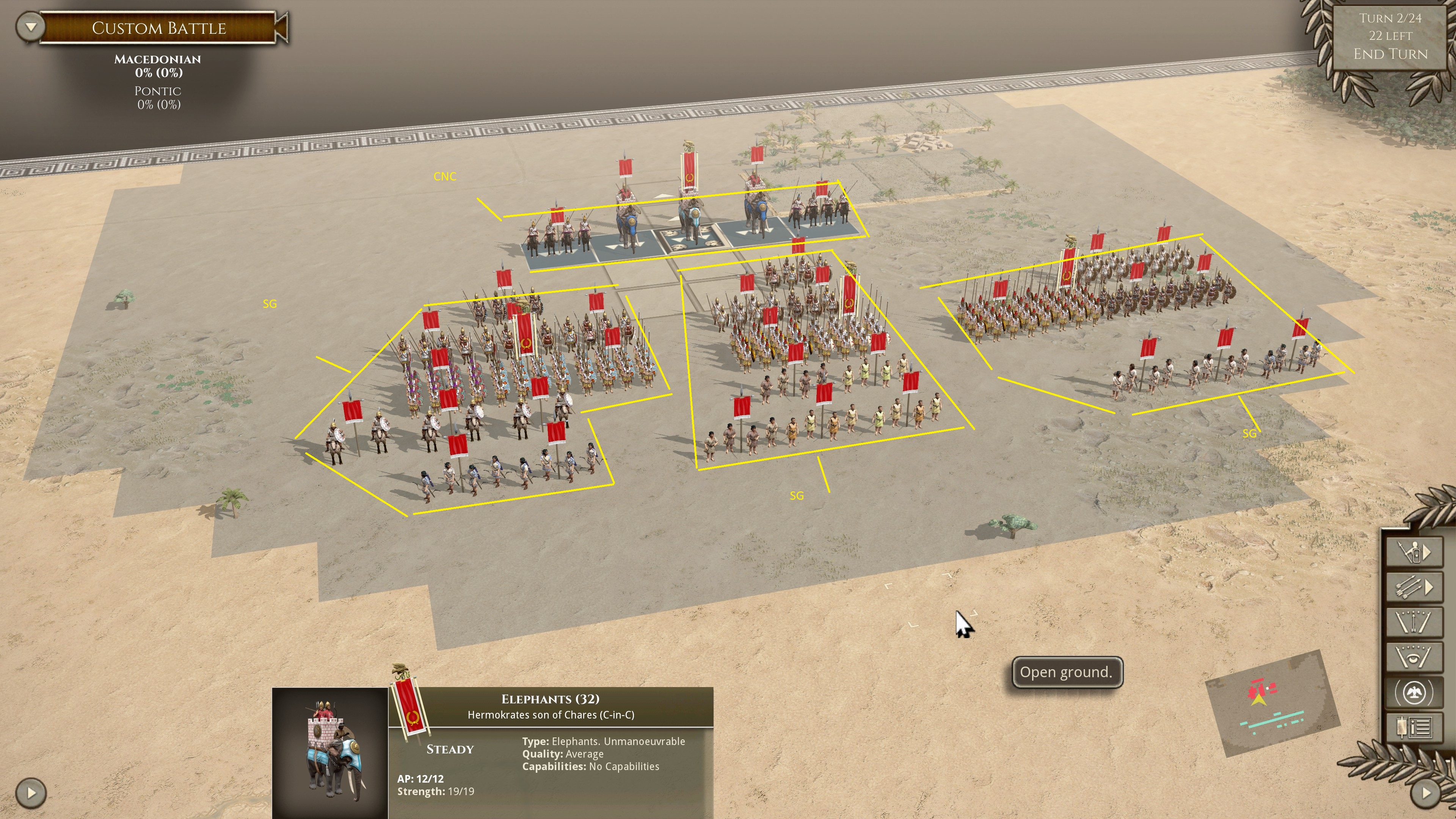Screen dimensions: 1456x819
Task: Select the C-in-C elephant unit on highlighted tile
Action: tap(691, 220)
